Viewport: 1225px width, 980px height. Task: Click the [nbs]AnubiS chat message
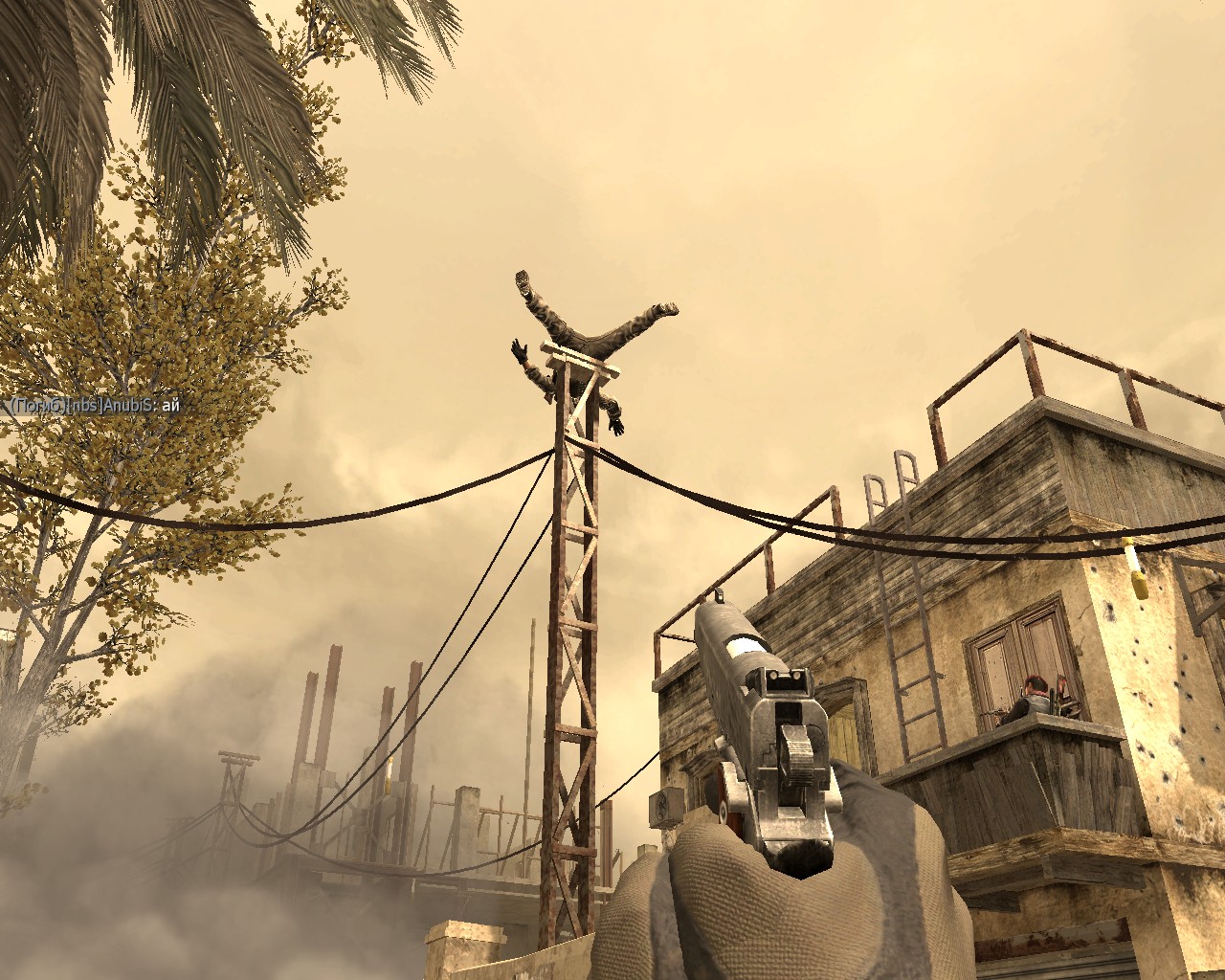coord(94,406)
